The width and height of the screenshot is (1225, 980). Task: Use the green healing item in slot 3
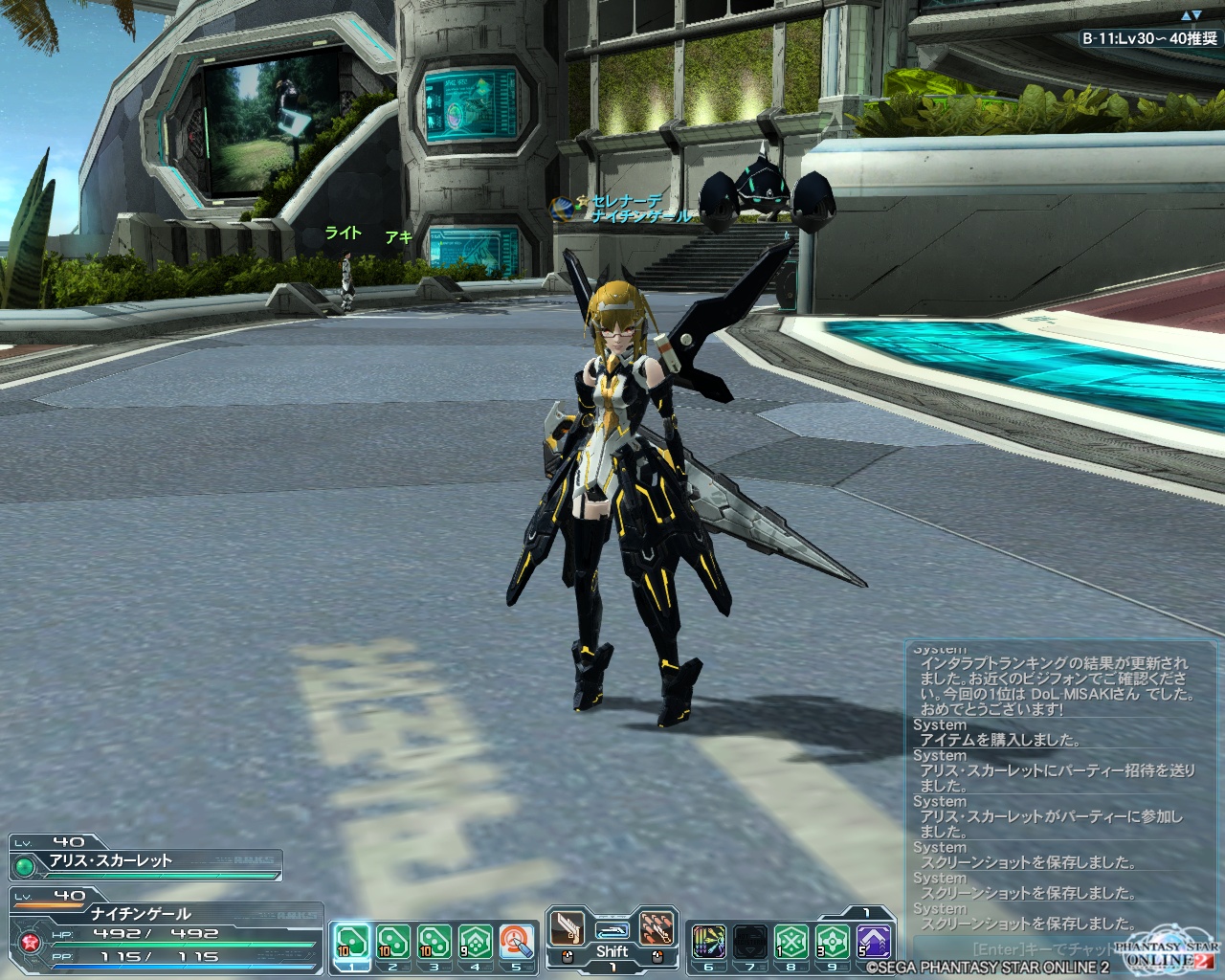tap(434, 942)
